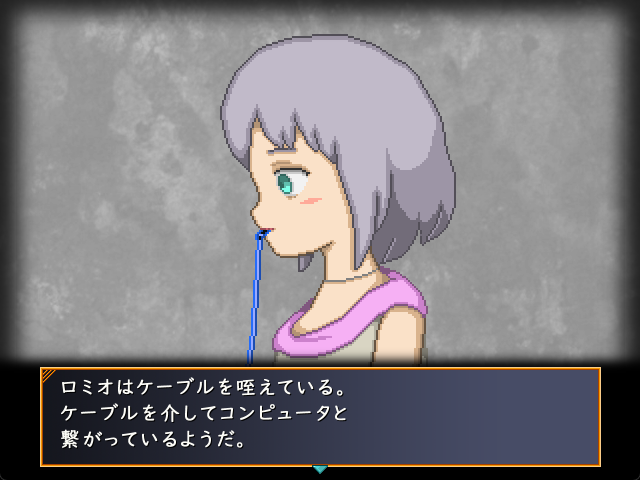
Task: Click the dialogue box to advance text
Action: [320, 416]
